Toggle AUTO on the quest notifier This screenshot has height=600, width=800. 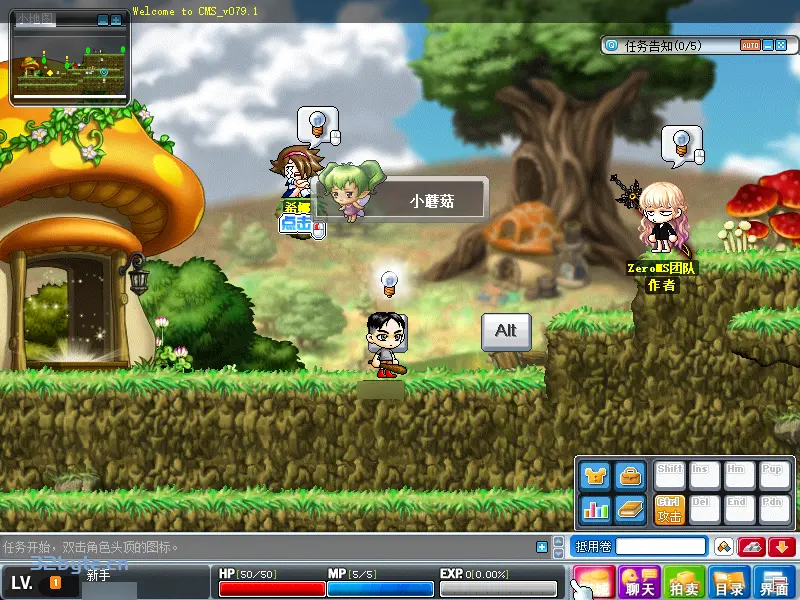(750, 45)
